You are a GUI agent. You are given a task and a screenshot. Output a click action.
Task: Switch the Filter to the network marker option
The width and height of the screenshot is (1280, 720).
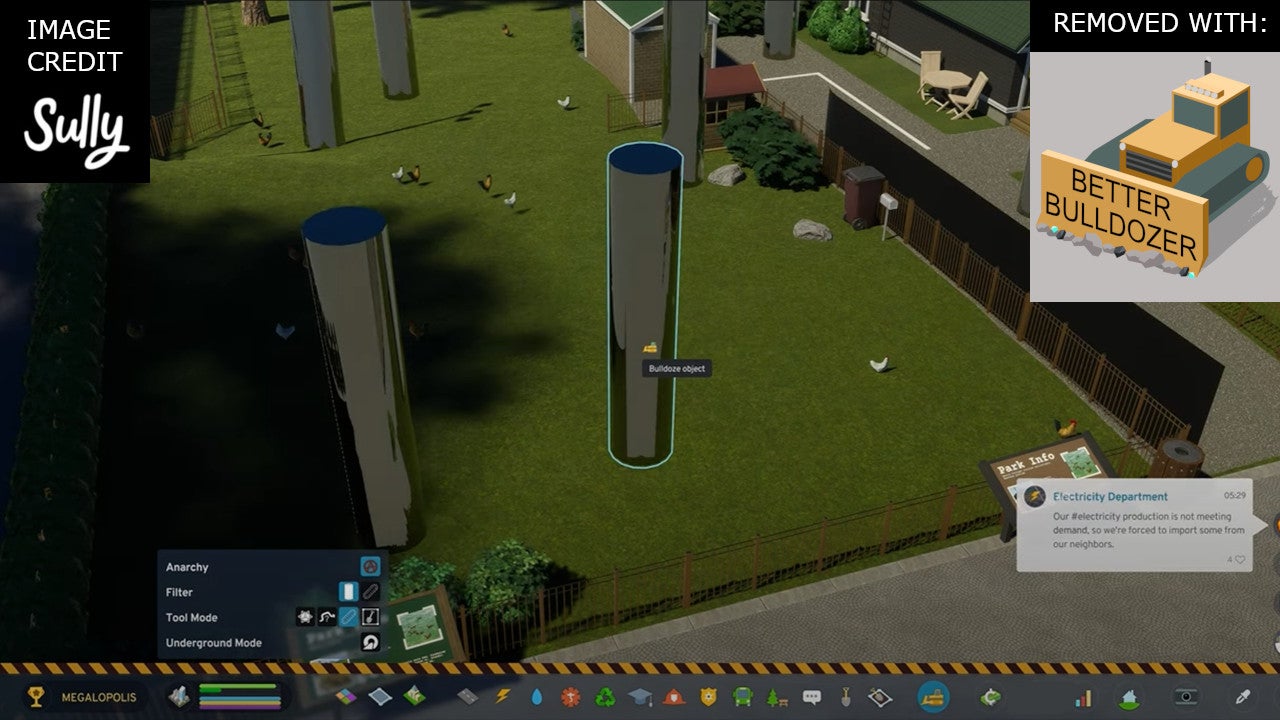pos(371,591)
